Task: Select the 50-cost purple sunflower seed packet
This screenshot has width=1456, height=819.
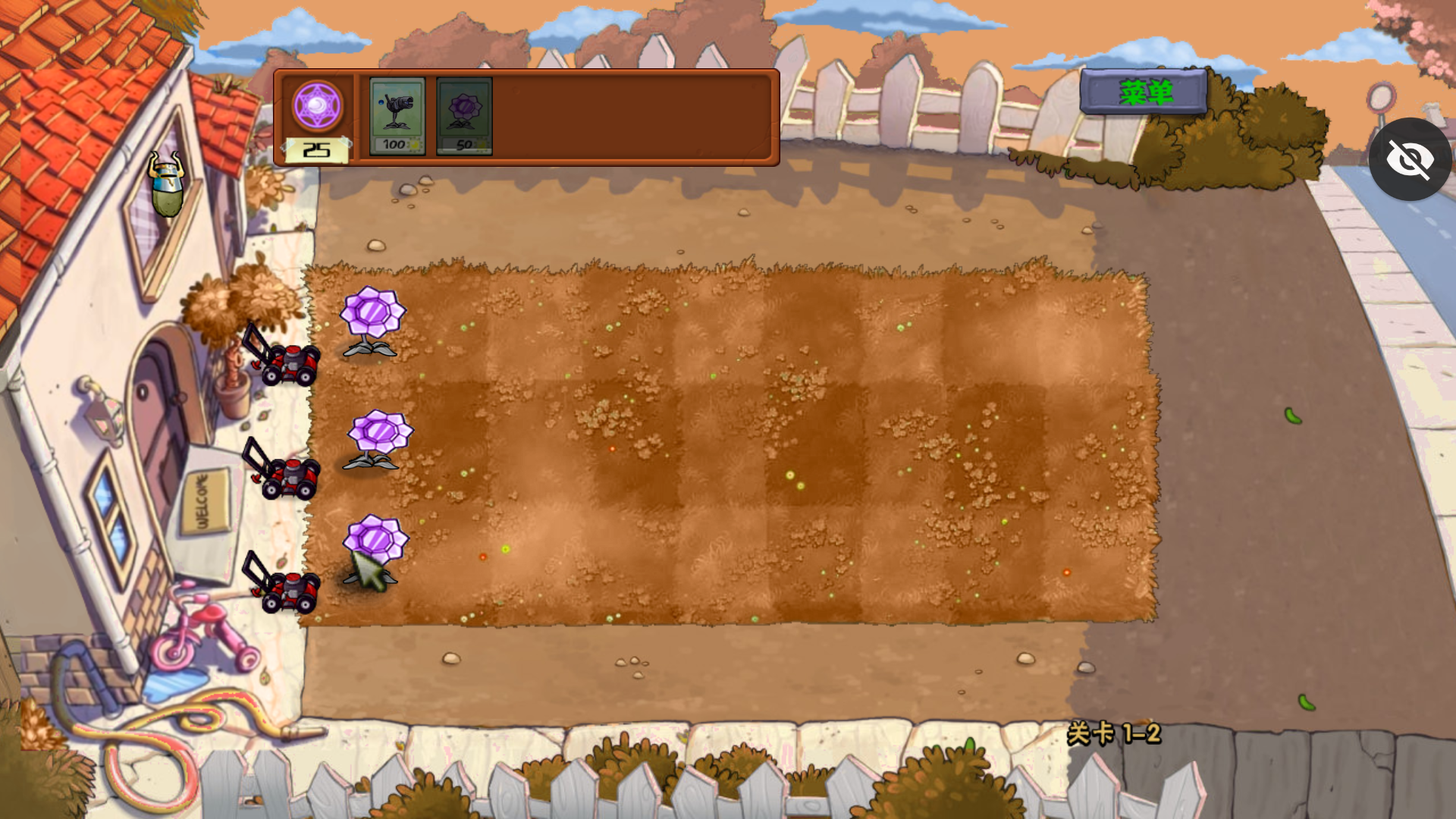Action: [x=463, y=115]
